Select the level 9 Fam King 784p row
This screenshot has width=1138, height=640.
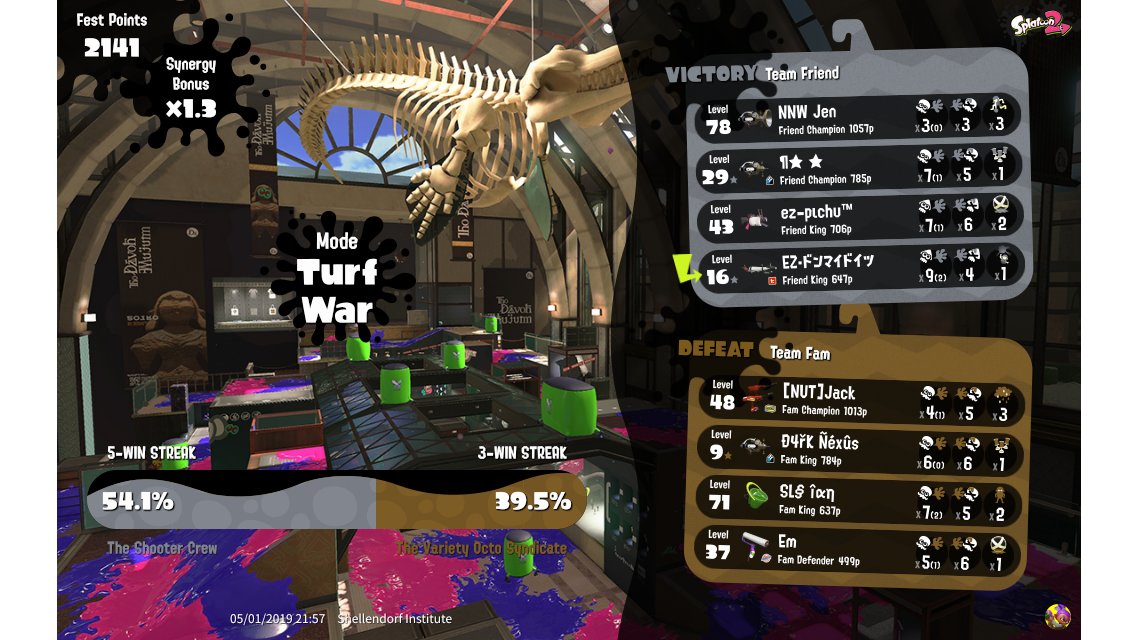pos(860,450)
